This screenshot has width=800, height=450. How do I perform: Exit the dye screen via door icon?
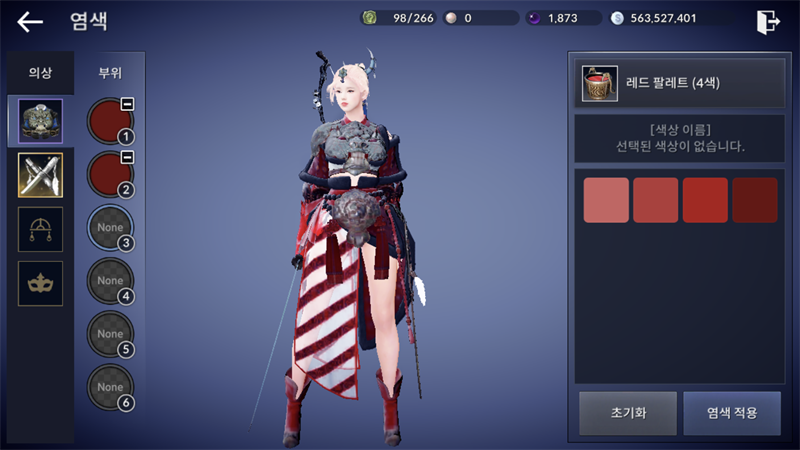[x=768, y=21]
